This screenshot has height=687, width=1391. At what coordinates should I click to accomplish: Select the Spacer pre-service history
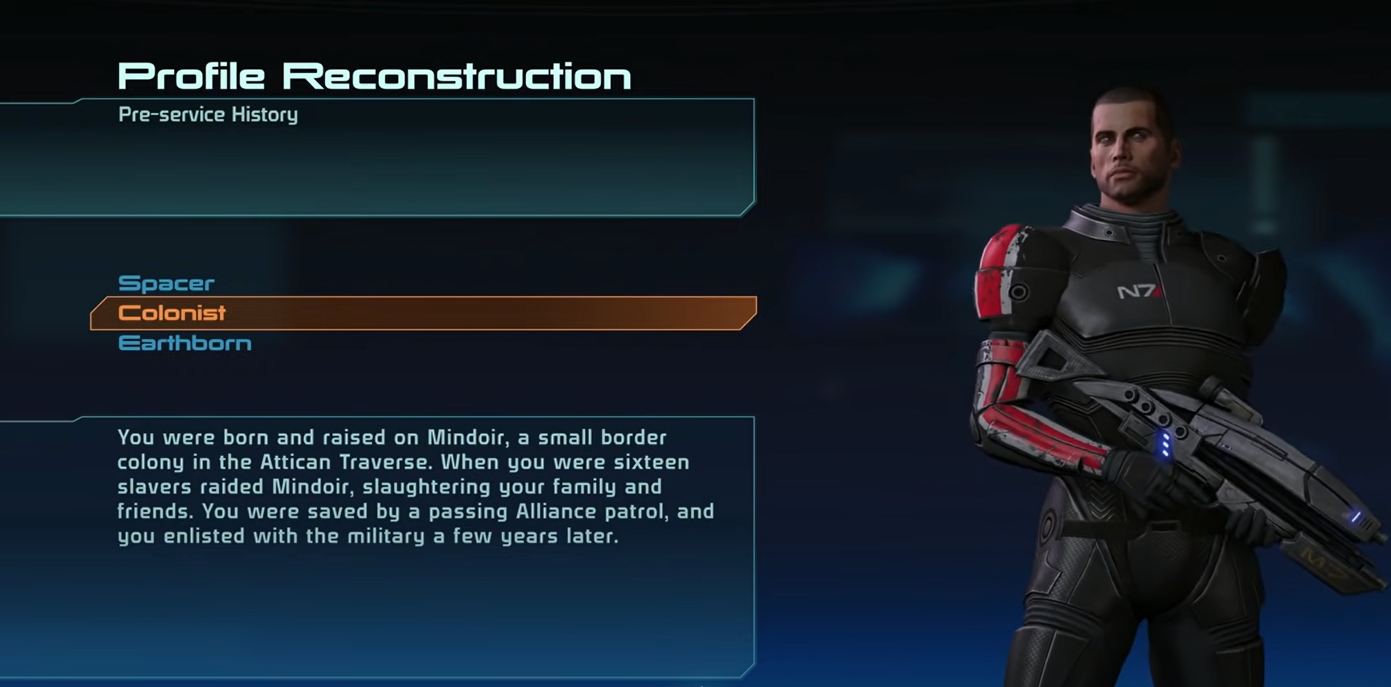click(166, 284)
